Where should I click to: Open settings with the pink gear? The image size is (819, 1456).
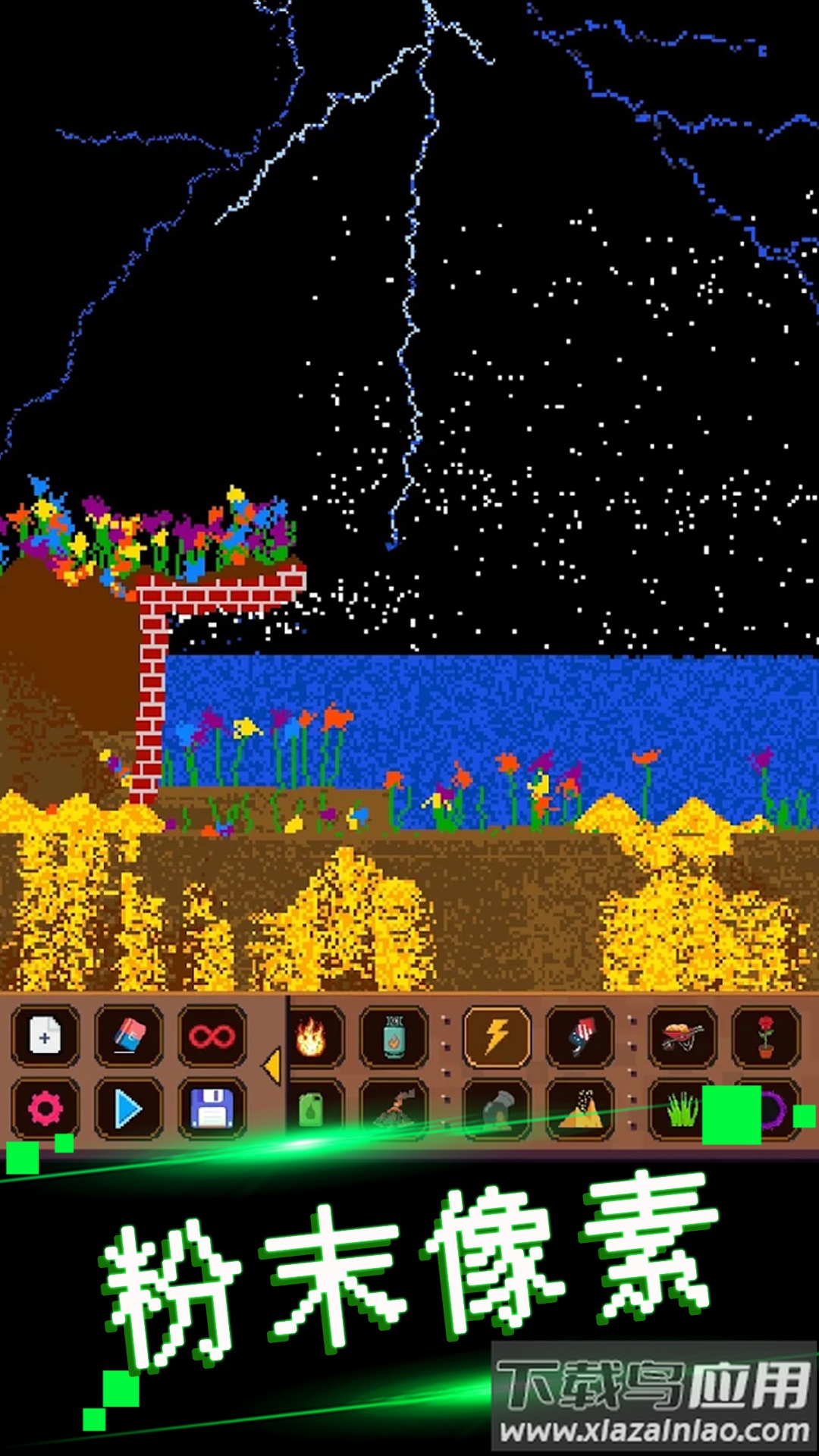[45, 1109]
